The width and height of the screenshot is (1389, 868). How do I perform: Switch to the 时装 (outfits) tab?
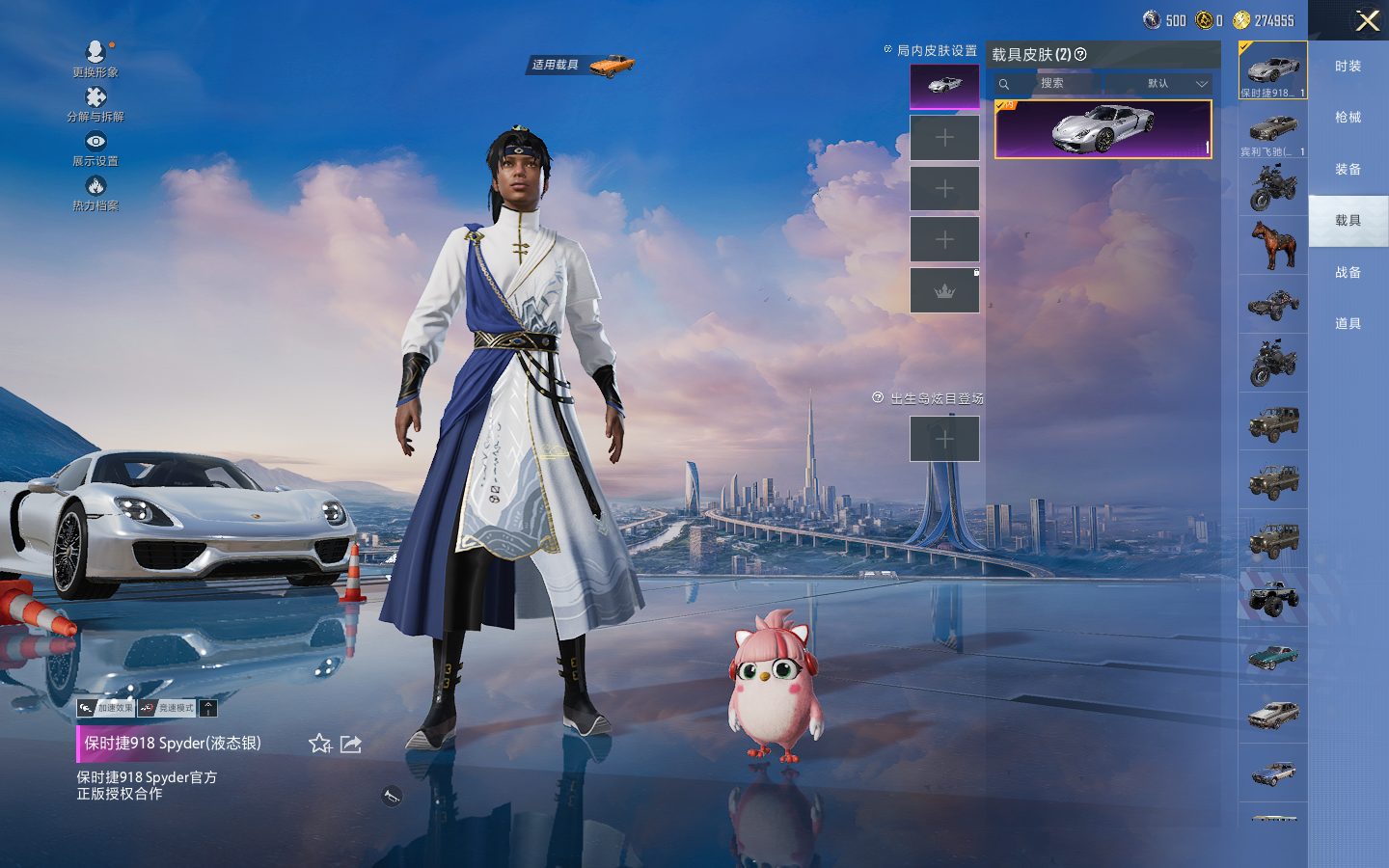coord(1348,67)
